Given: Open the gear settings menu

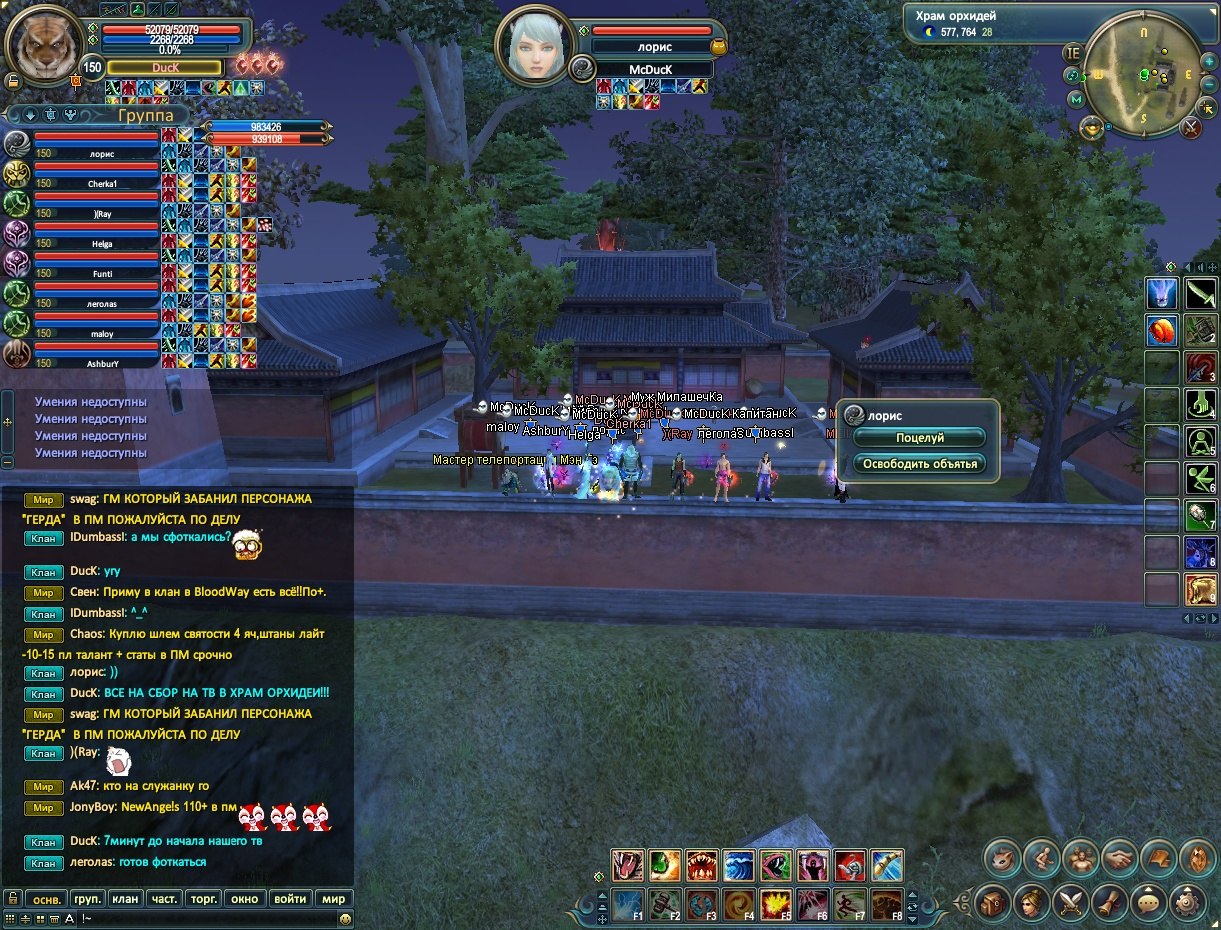Looking at the screenshot, I should point(1188,902).
